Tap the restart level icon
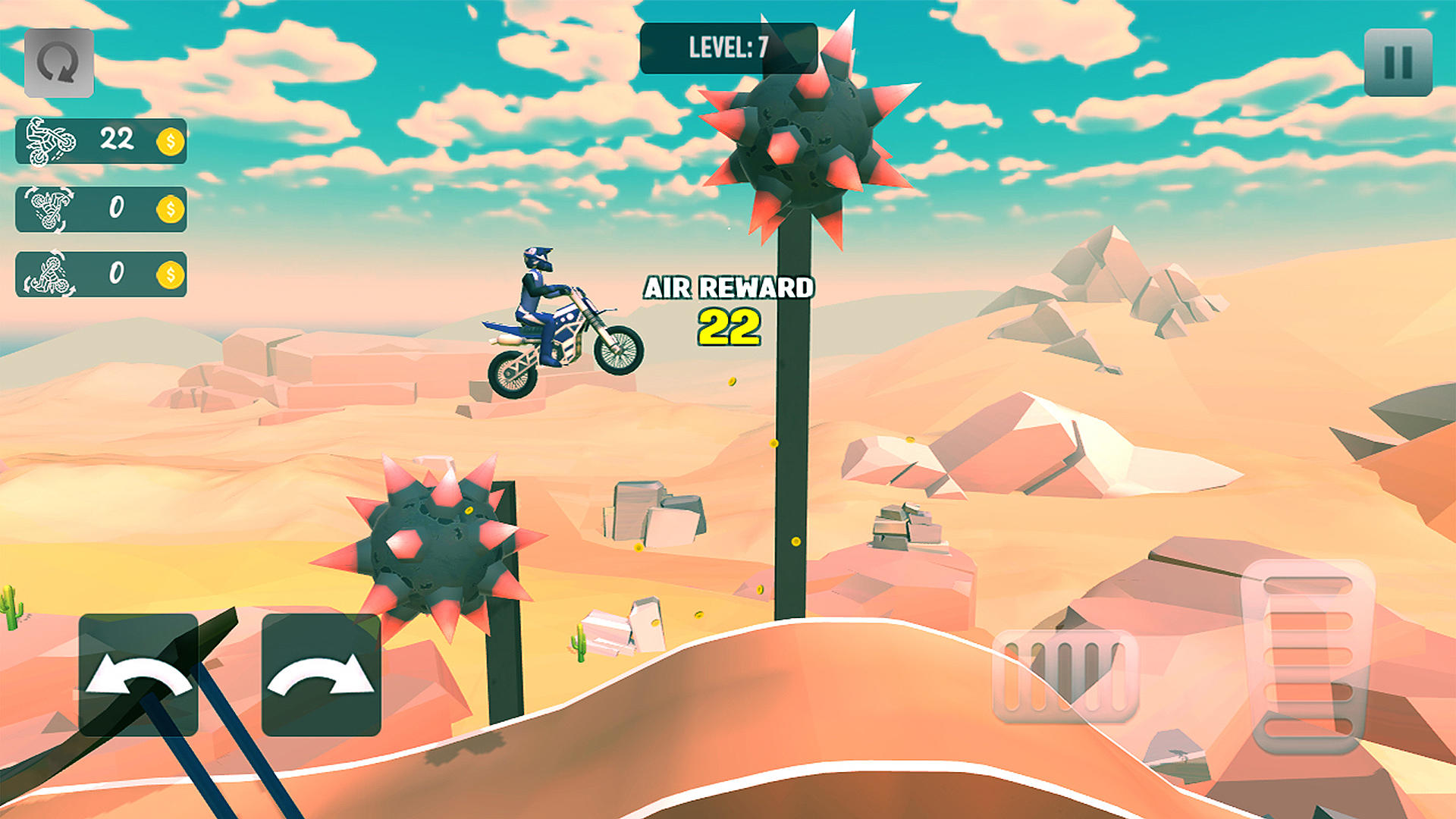The image size is (1456, 819). 59,61
